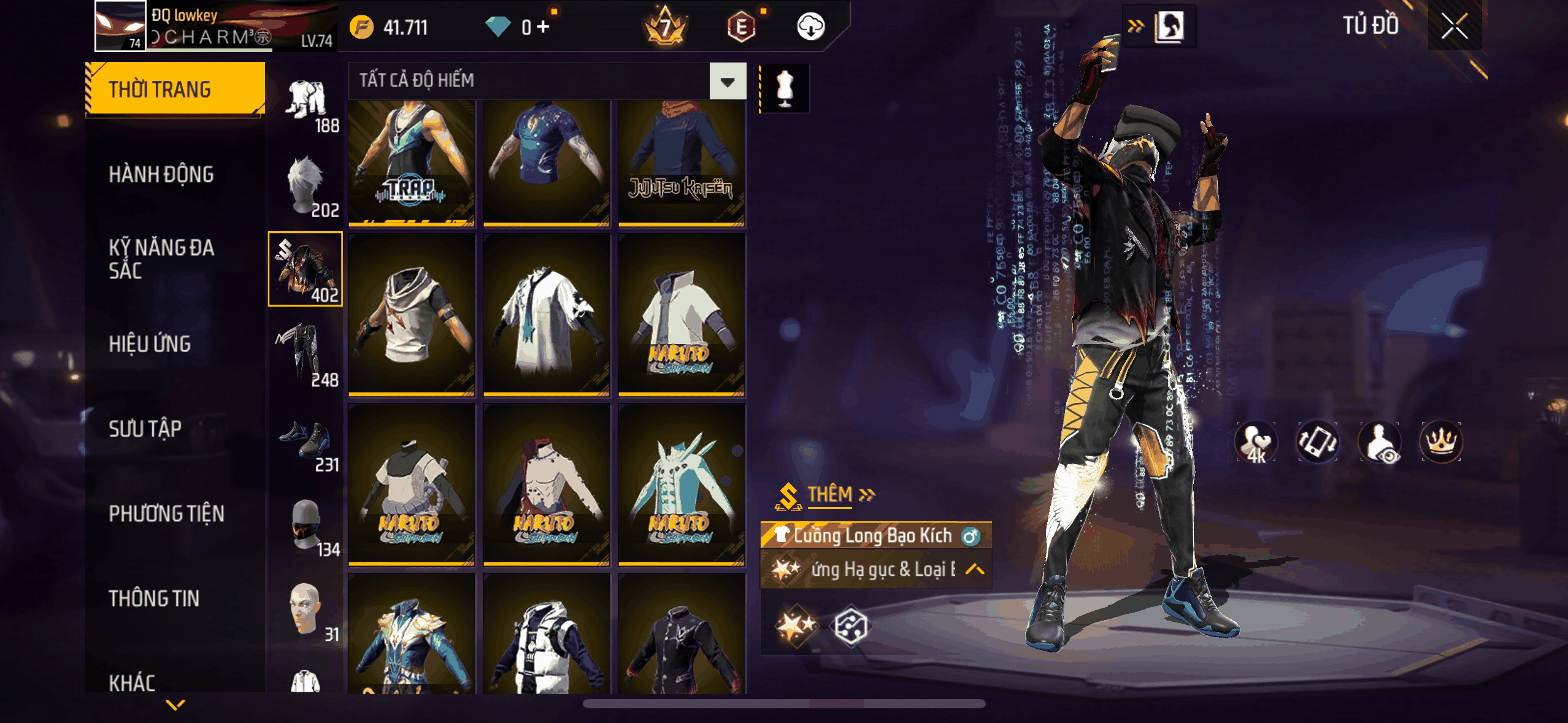Add diamonds with the plus button
Viewport: 1568px width, 723px height.
tap(542, 26)
